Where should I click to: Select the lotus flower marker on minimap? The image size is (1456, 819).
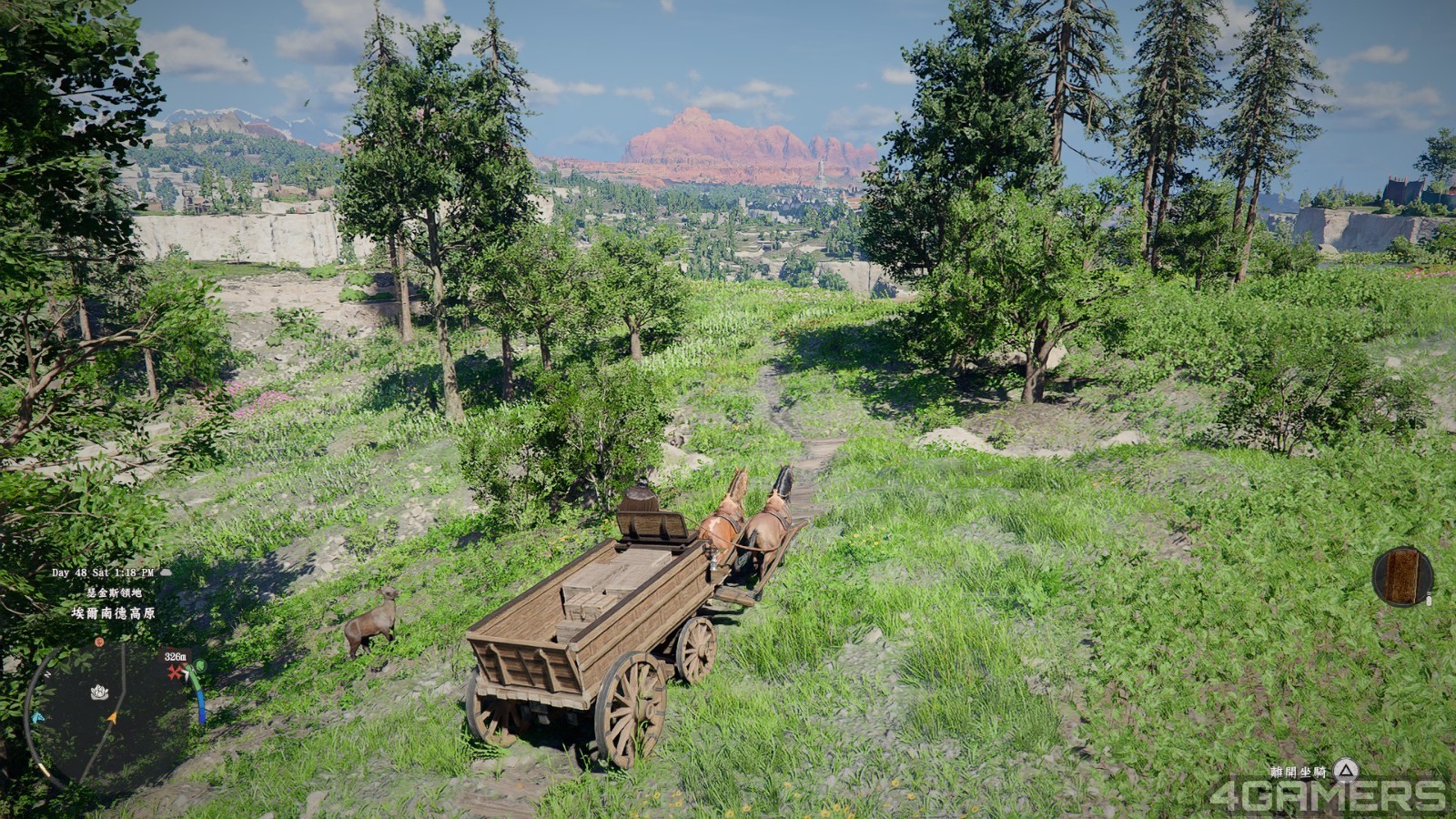pos(99,693)
